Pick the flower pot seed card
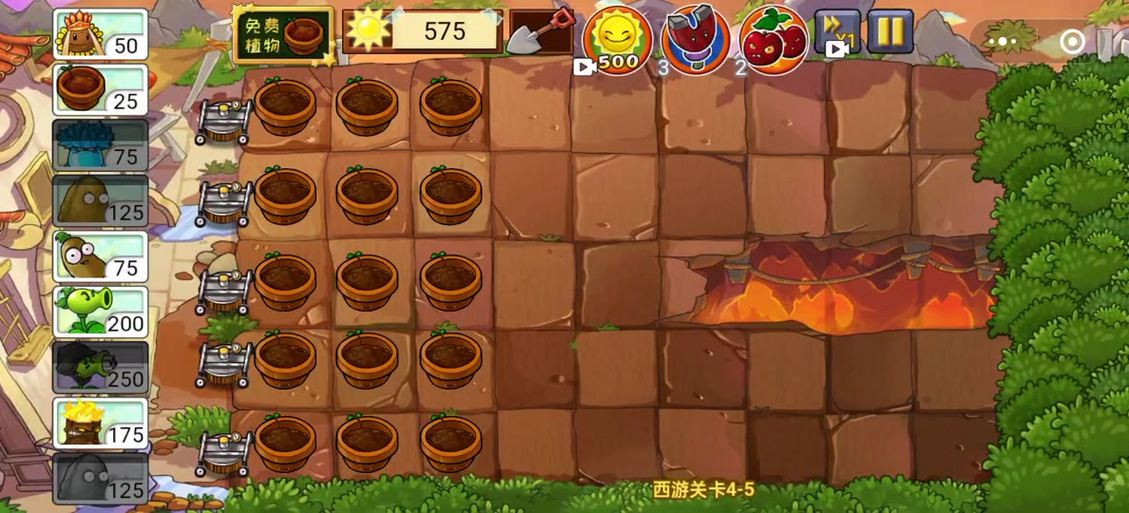 click(x=100, y=90)
